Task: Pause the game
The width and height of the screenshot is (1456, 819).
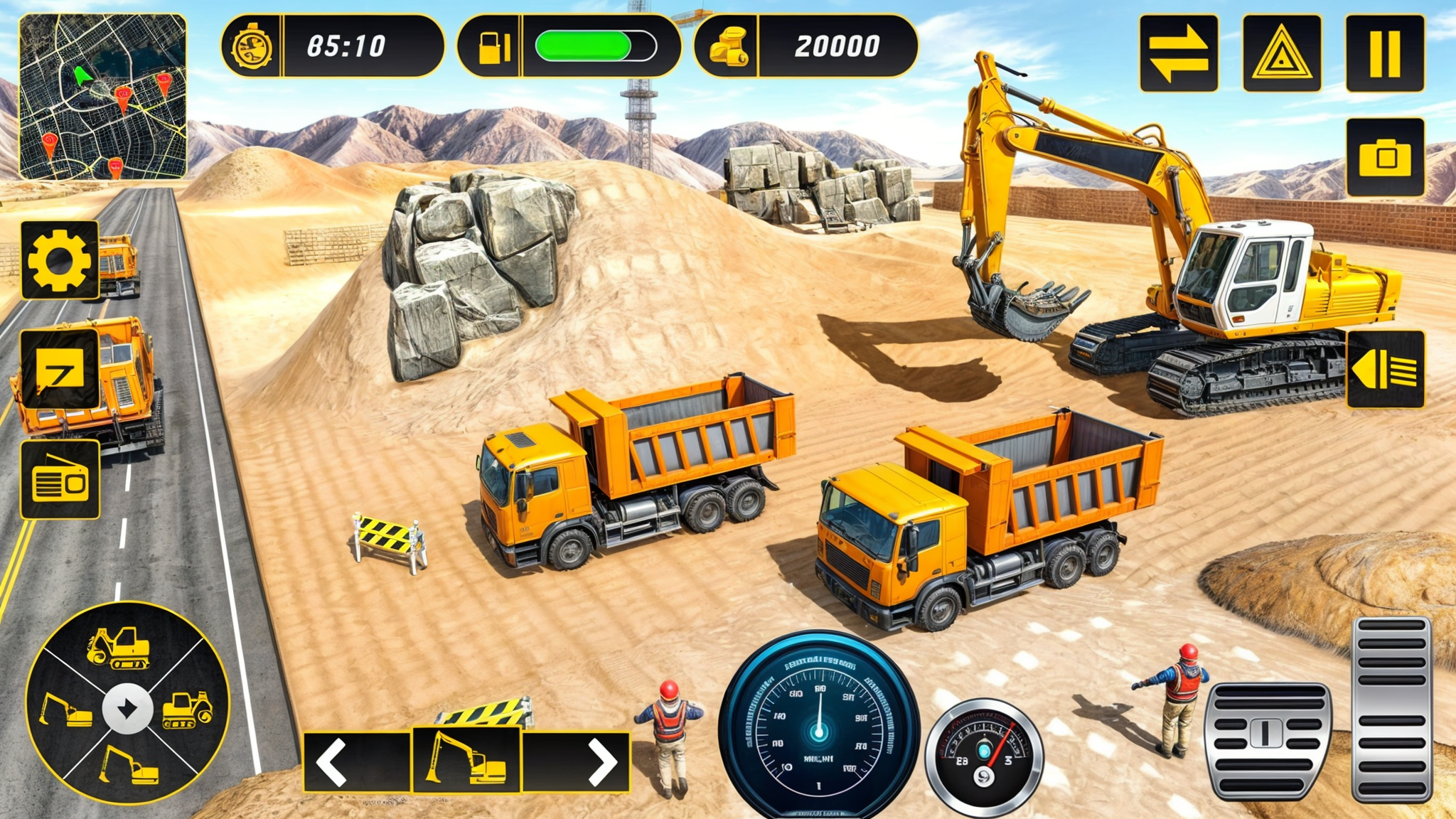Action: click(x=1384, y=55)
